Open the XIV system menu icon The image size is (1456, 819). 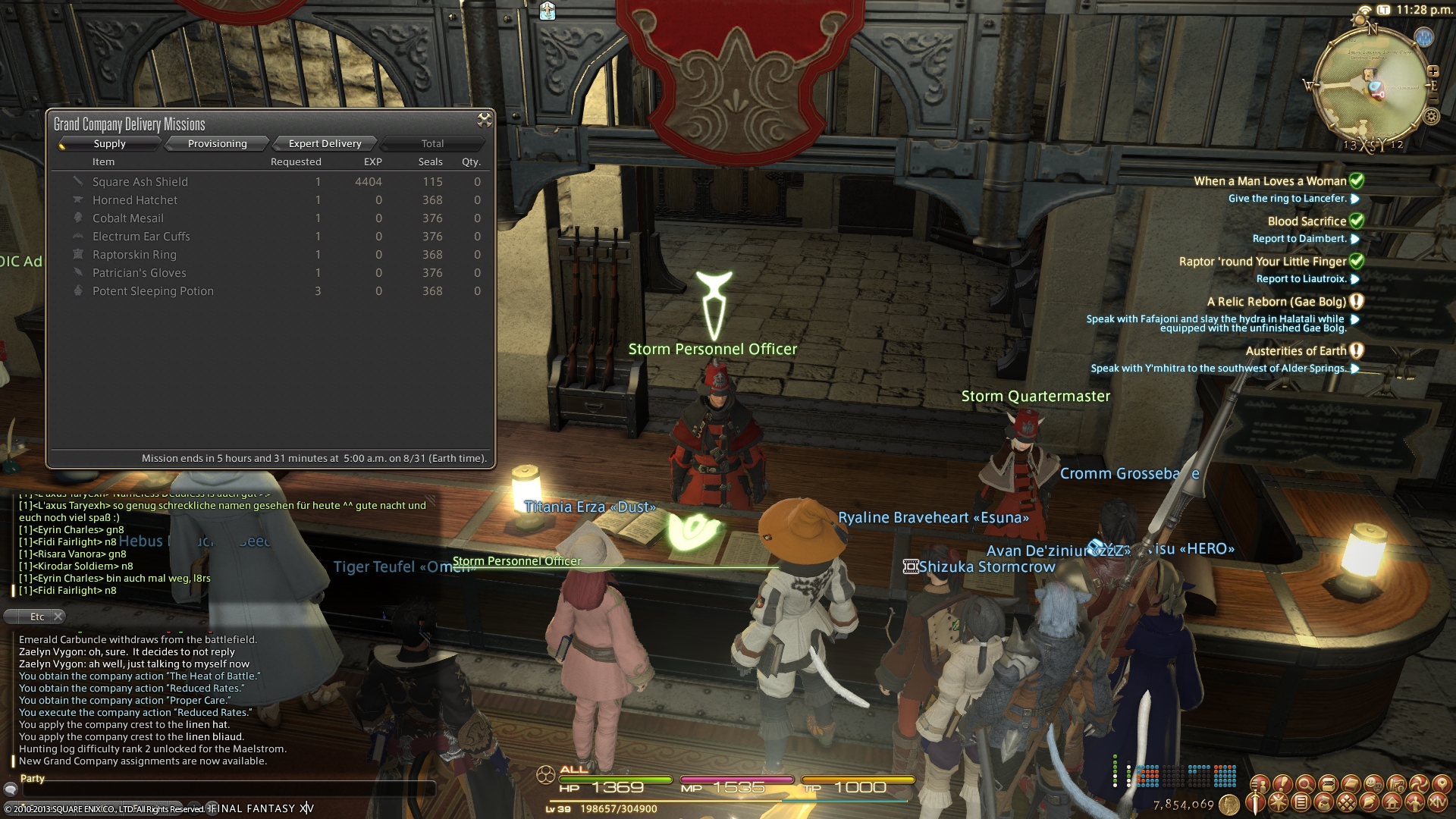tap(1438, 802)
